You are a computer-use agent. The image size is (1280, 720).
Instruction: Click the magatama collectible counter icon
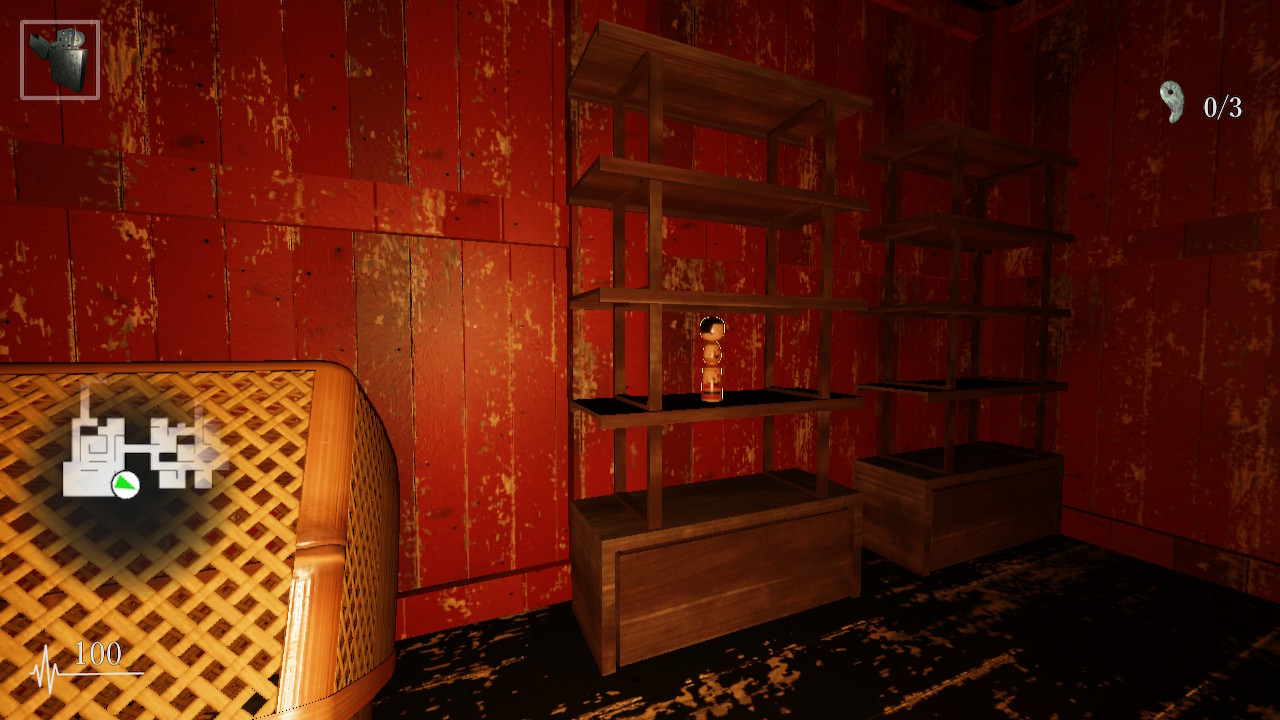[x=1172, y=102]
